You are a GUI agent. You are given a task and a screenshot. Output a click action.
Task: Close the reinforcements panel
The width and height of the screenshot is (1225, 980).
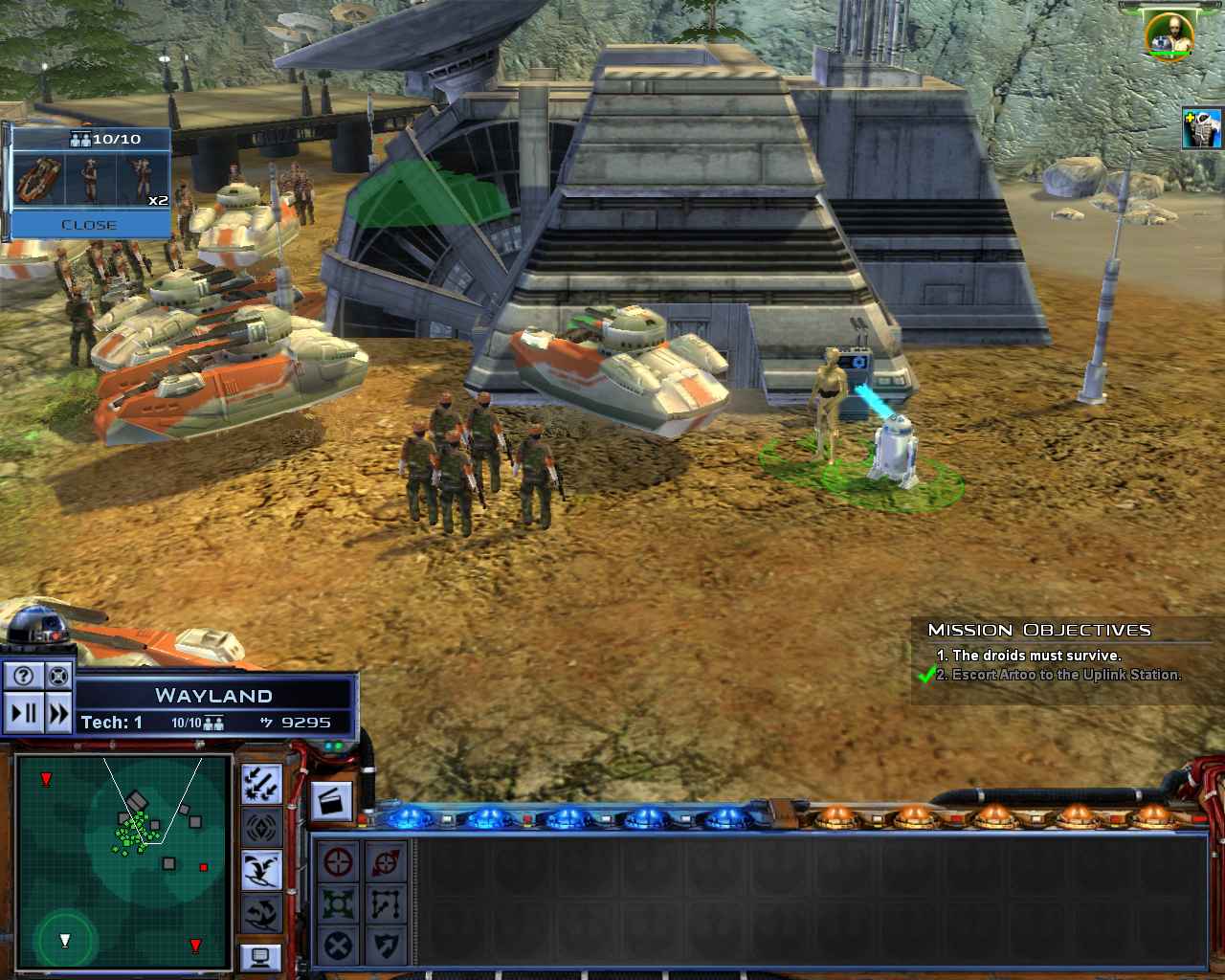[89, 225]
